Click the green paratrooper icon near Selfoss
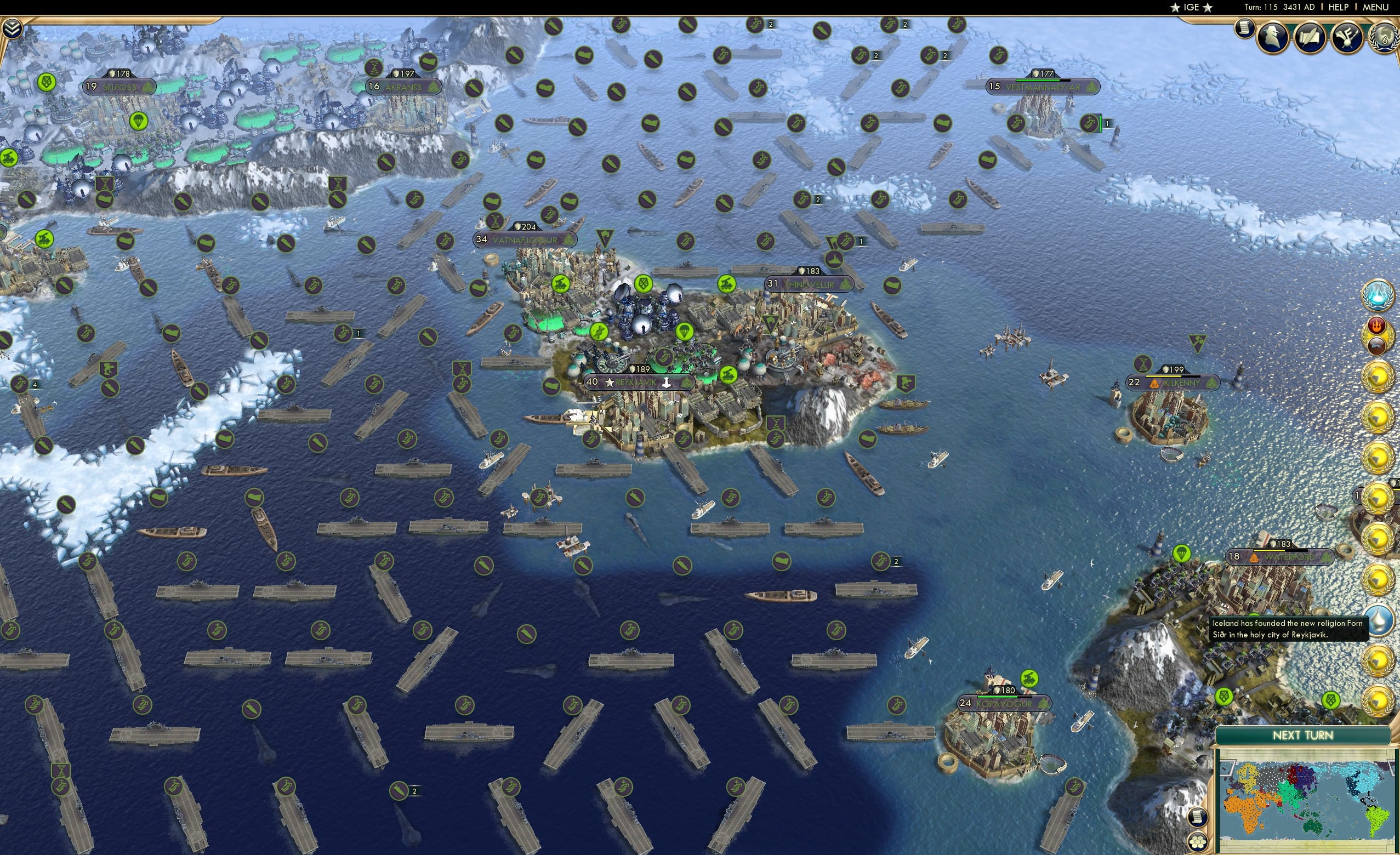 click(138, 121)
